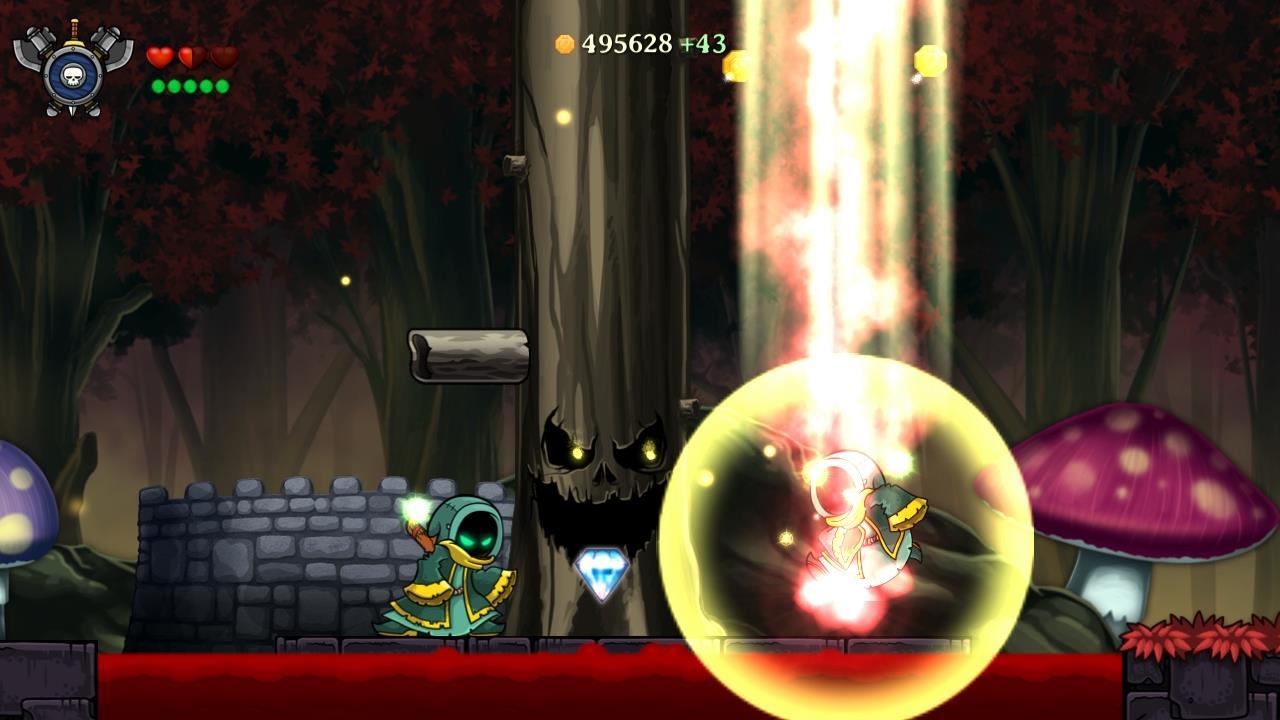Select the first red heart in the health display

(x=159, y=58)
